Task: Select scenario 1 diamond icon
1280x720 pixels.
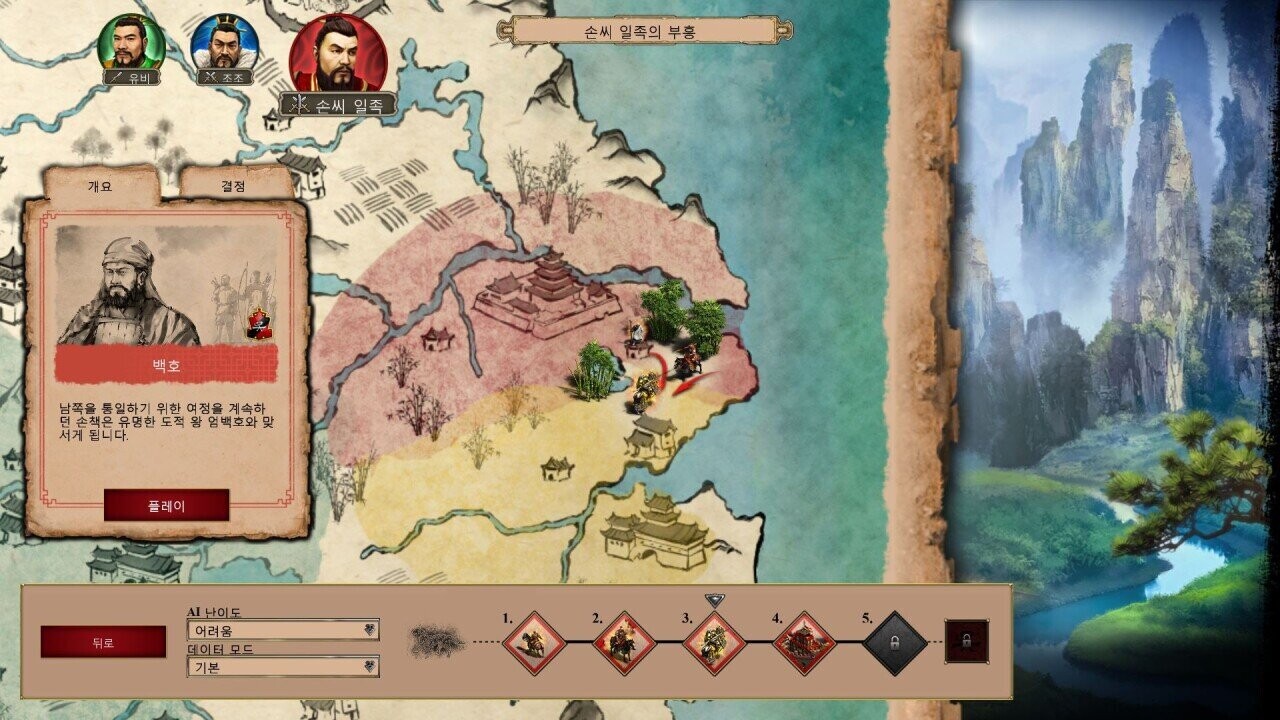Action: [534, 643]
